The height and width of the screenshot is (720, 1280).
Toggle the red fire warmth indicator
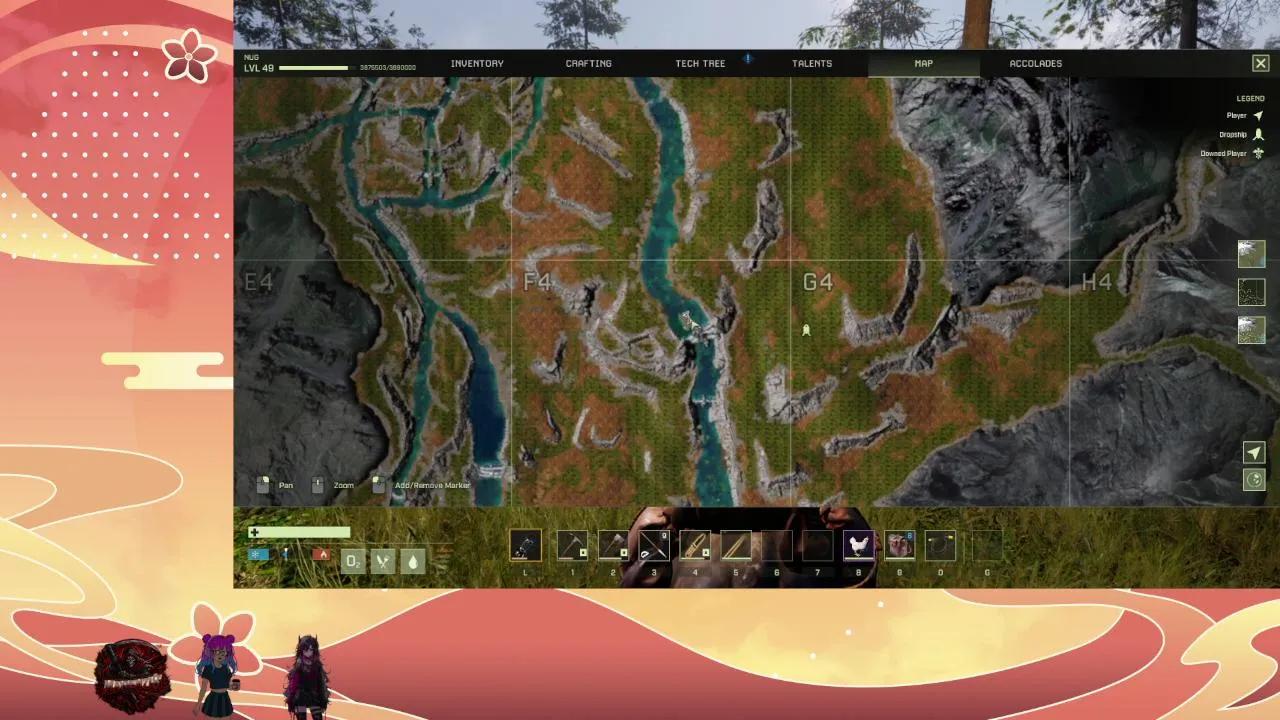click(x=321, y=554)
